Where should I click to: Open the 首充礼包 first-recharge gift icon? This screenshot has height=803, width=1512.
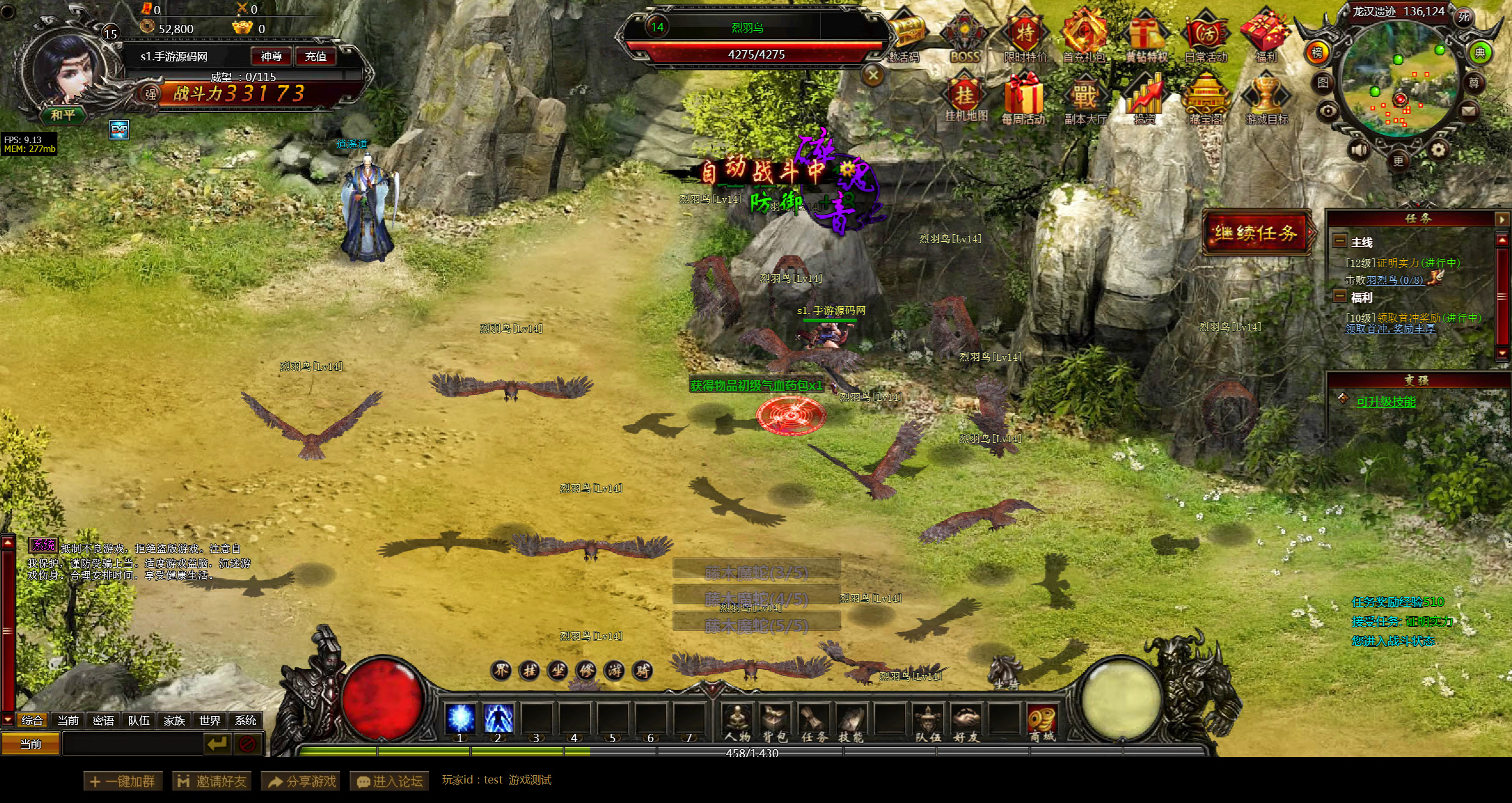pos(1084,37)
